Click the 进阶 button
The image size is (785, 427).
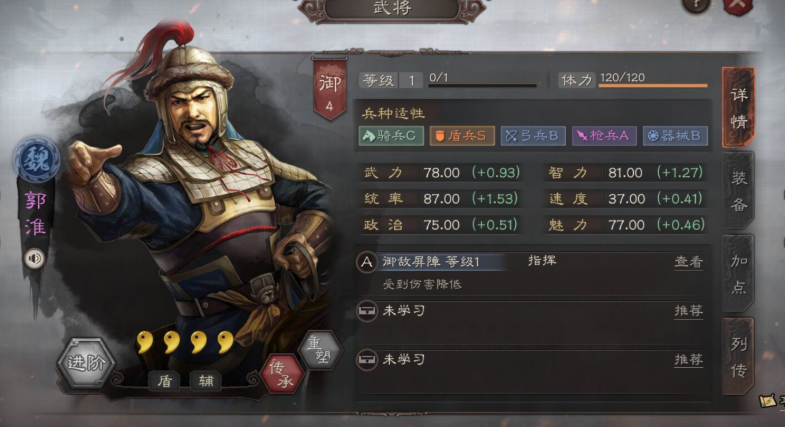[84, 363]
